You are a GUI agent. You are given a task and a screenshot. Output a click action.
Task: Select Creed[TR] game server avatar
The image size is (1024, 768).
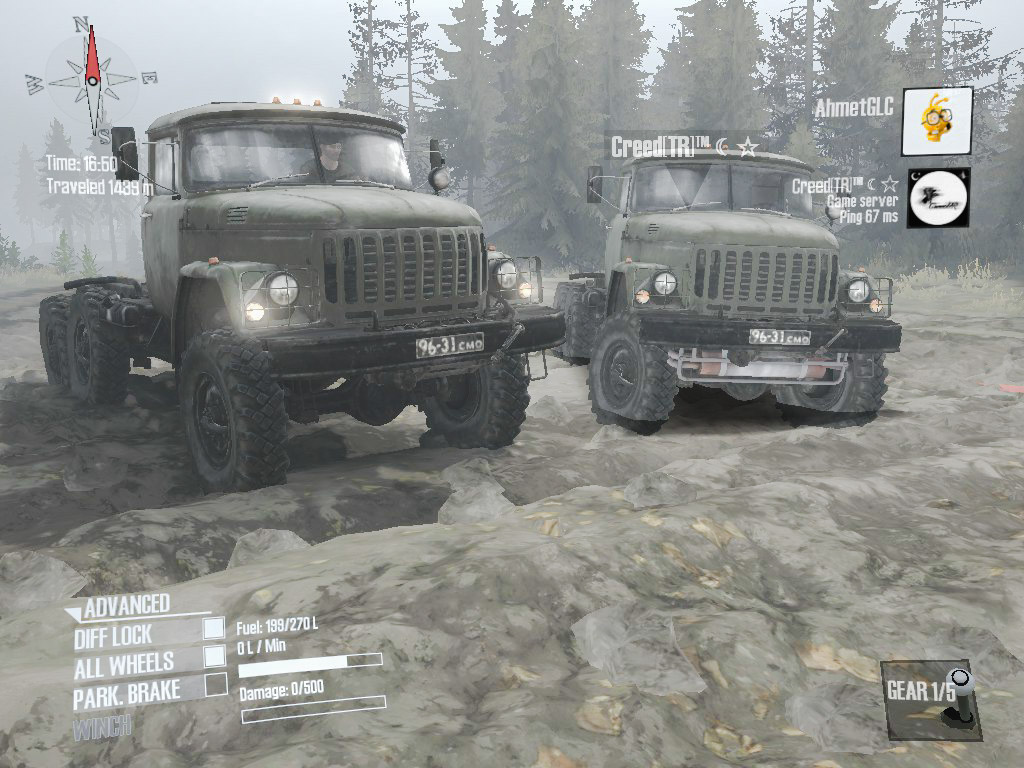point(938,198)
